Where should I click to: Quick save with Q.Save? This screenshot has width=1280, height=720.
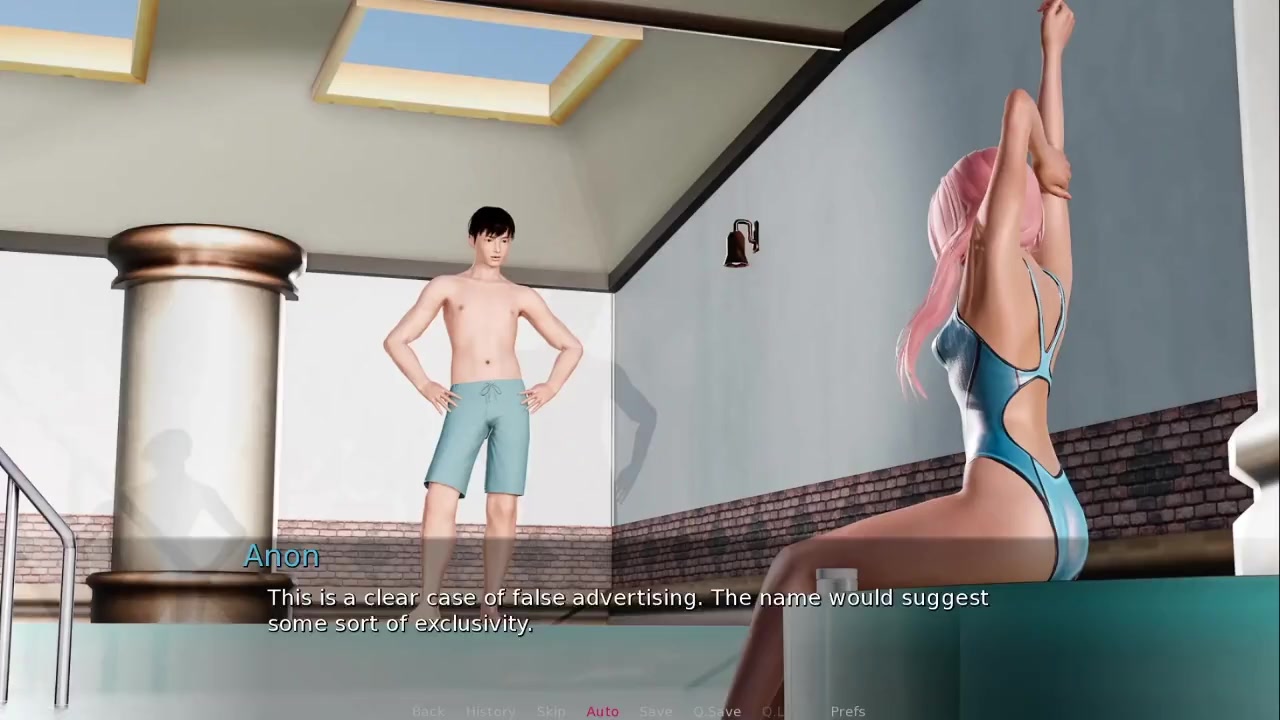(717, 711)
